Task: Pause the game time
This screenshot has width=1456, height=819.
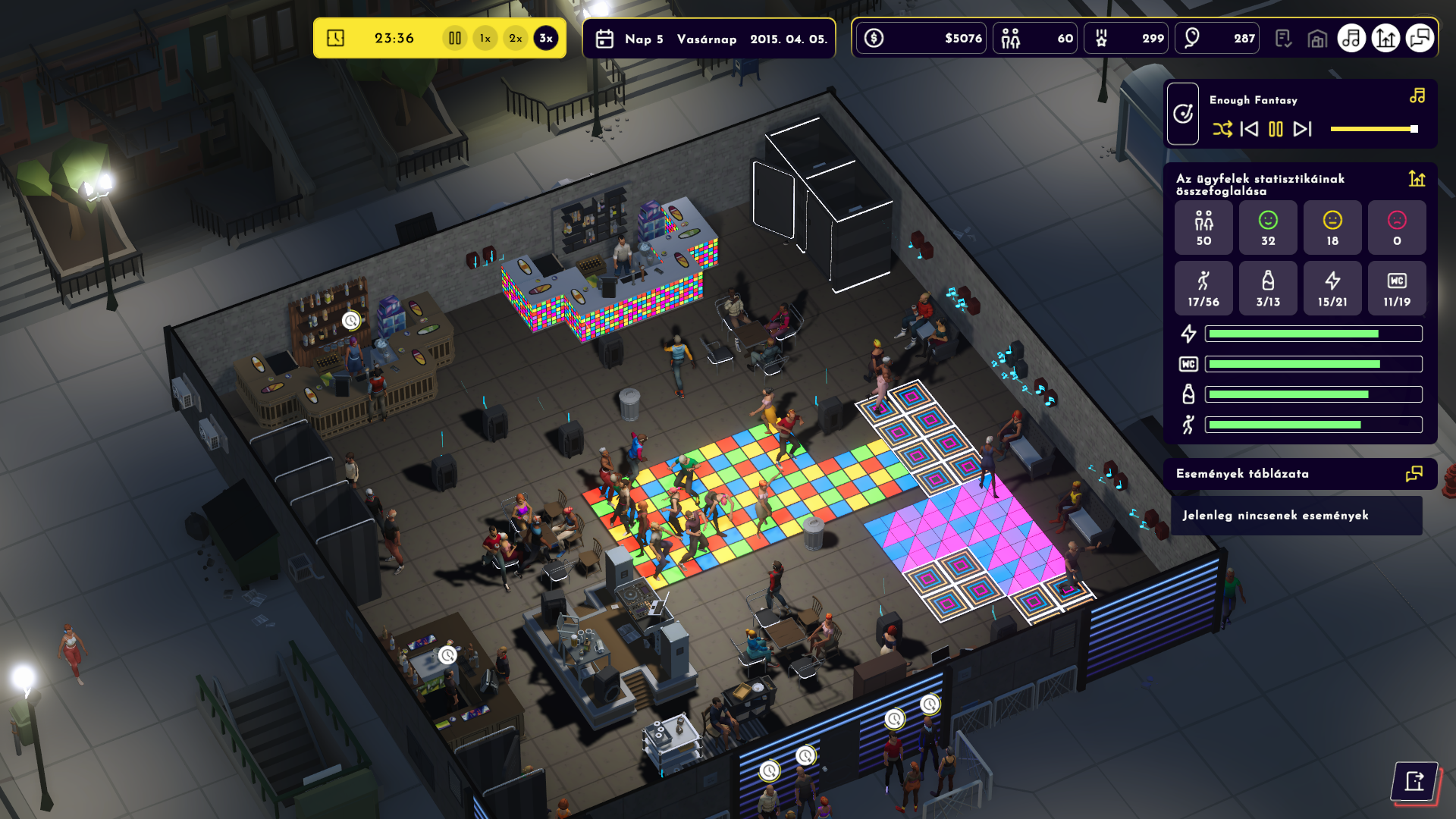Action: pyautogui.click(x=454, y=38)
